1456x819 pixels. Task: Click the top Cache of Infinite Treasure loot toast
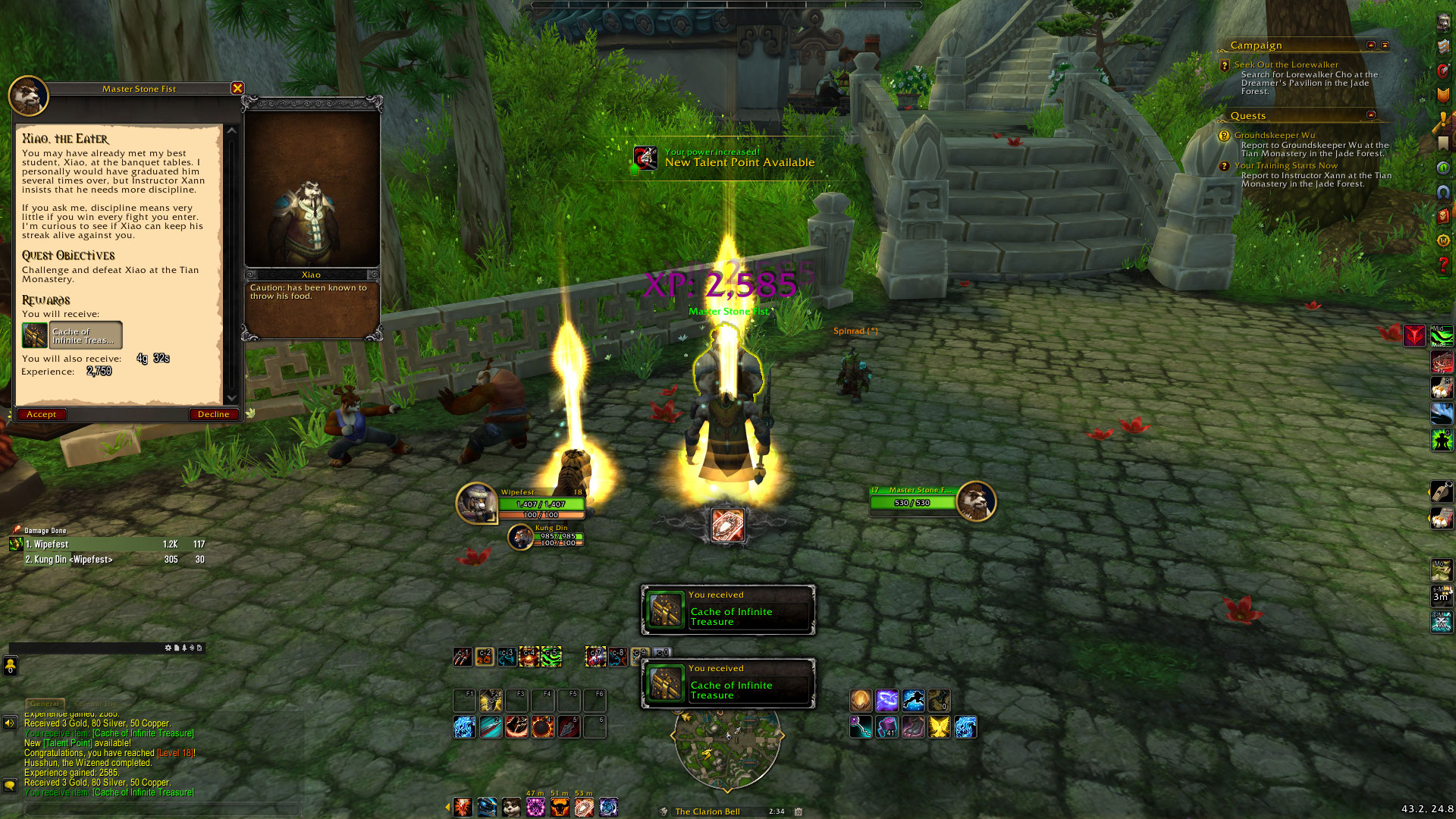(x=728, y=610)
